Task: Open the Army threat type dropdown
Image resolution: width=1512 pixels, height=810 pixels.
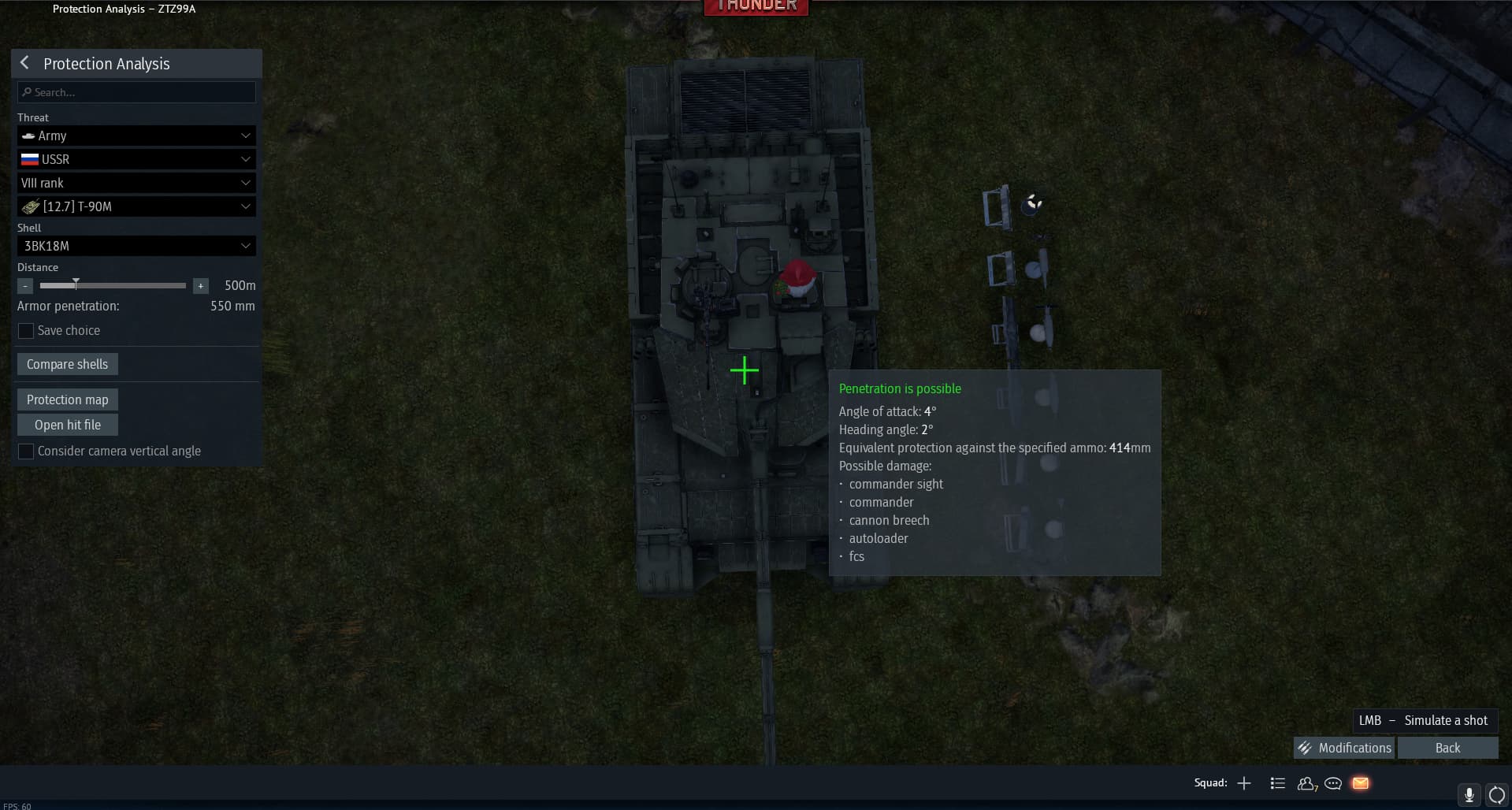Action: tap(136, 136)
